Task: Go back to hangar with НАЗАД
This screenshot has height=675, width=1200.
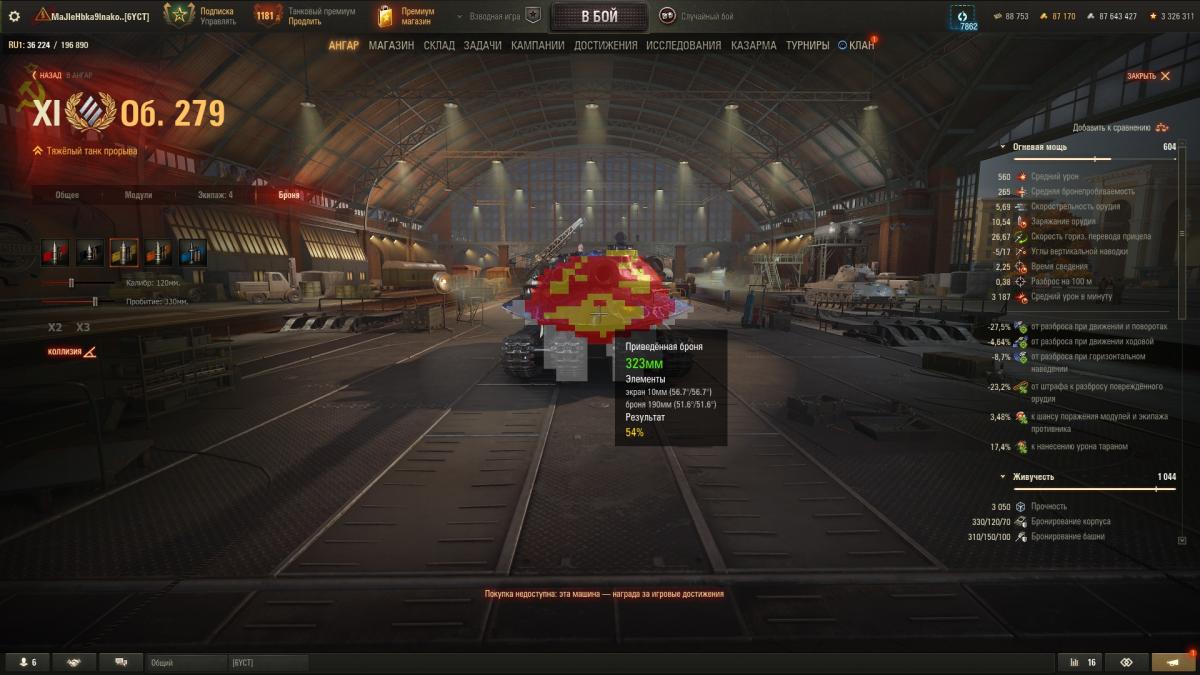Action: [49, 75]
